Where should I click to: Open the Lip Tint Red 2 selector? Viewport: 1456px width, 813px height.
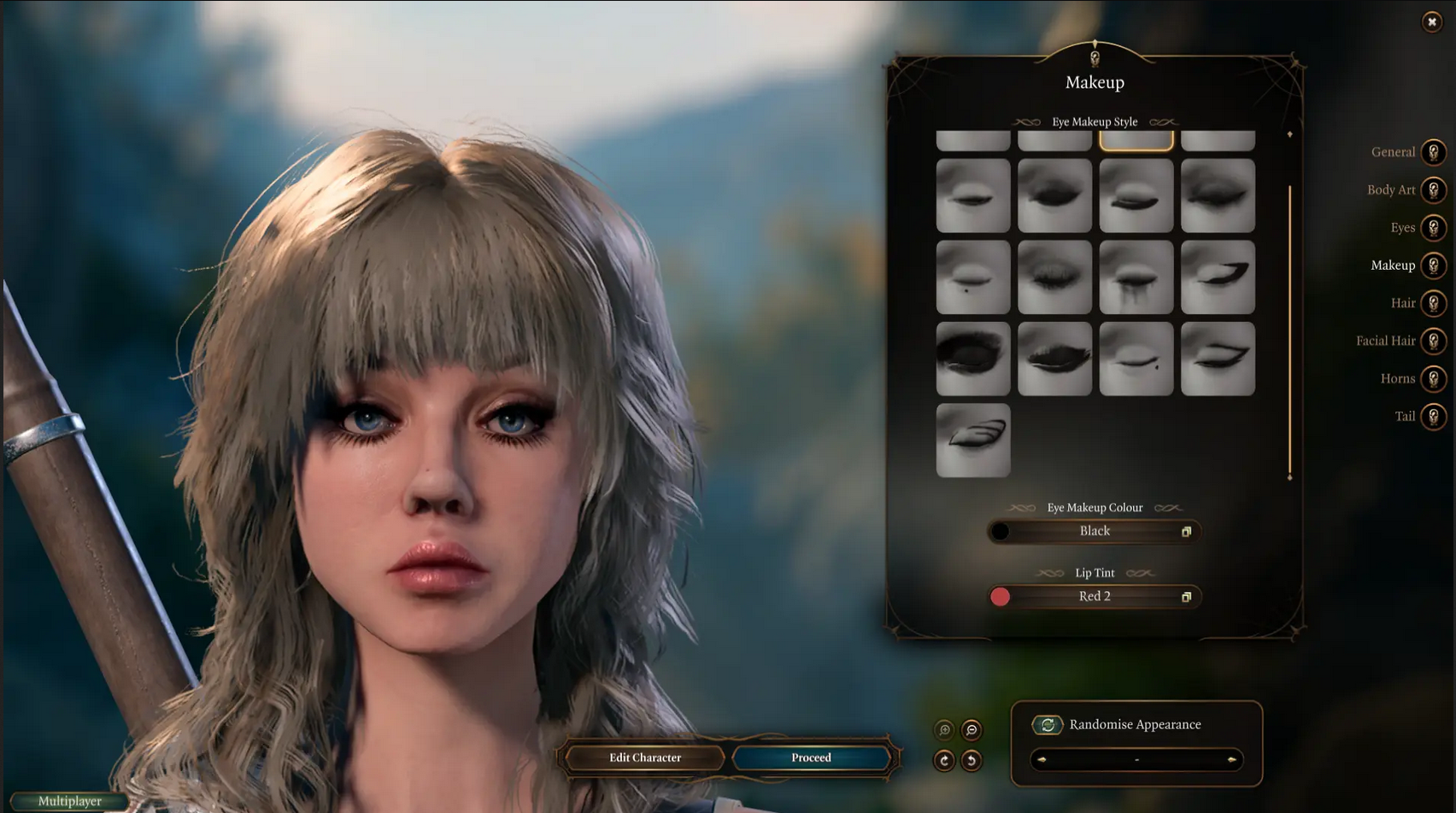pyautogui.click(x=1095, y=597)
